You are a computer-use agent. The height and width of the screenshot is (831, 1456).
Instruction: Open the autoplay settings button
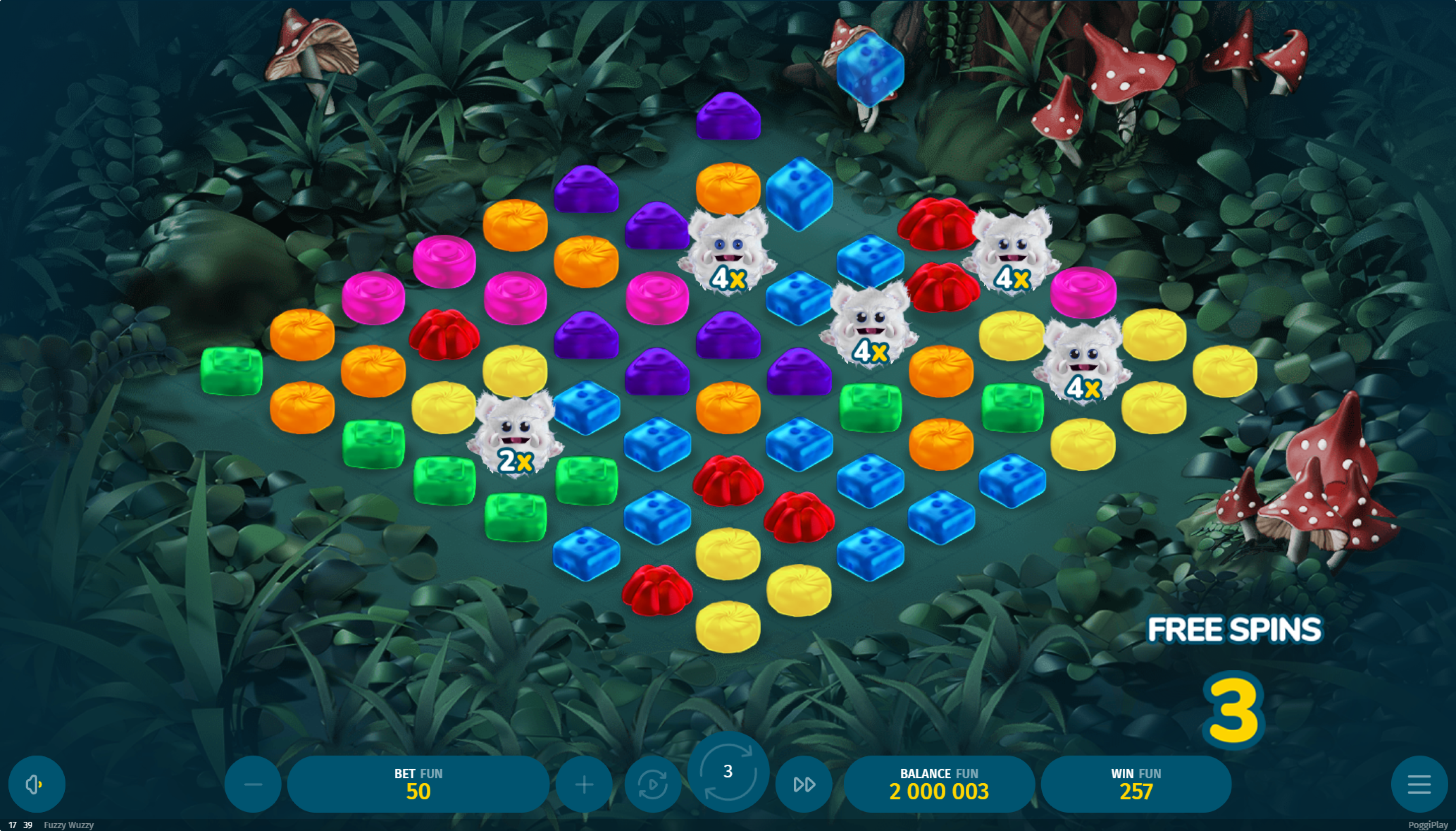(653, 784)
